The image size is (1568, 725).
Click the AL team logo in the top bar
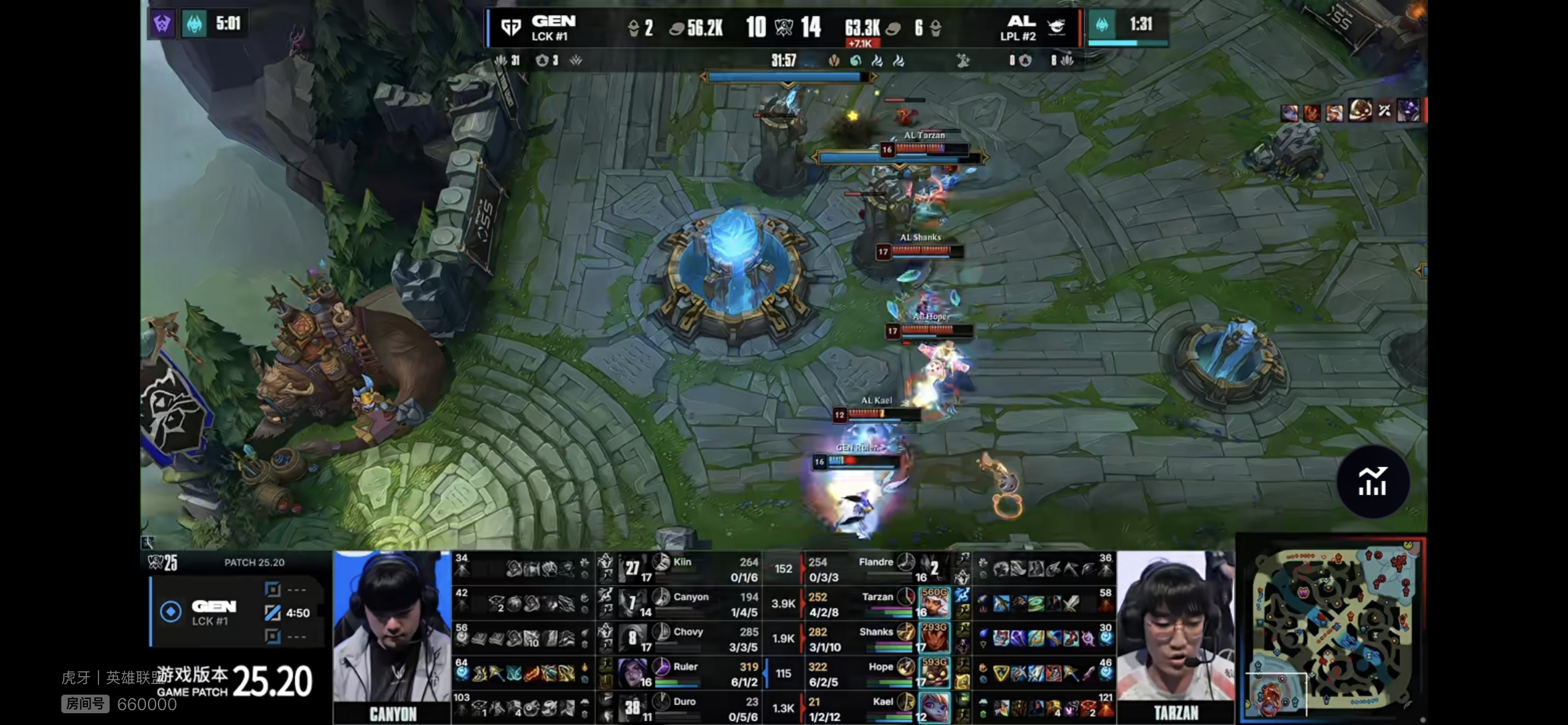point(1056,27)
